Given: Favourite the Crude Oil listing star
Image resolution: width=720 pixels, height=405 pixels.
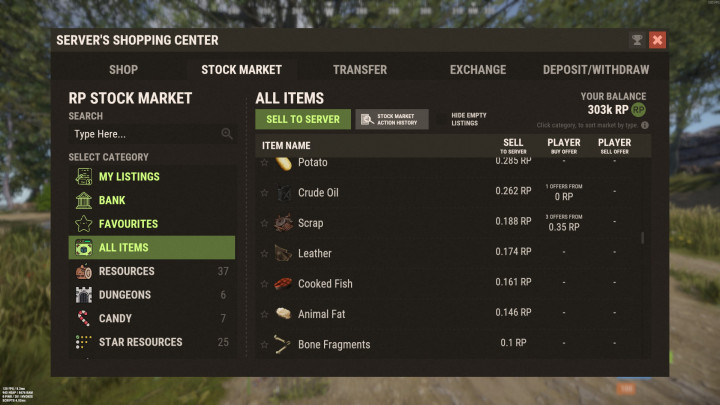Looking at the screenshot, I should 265,193.
